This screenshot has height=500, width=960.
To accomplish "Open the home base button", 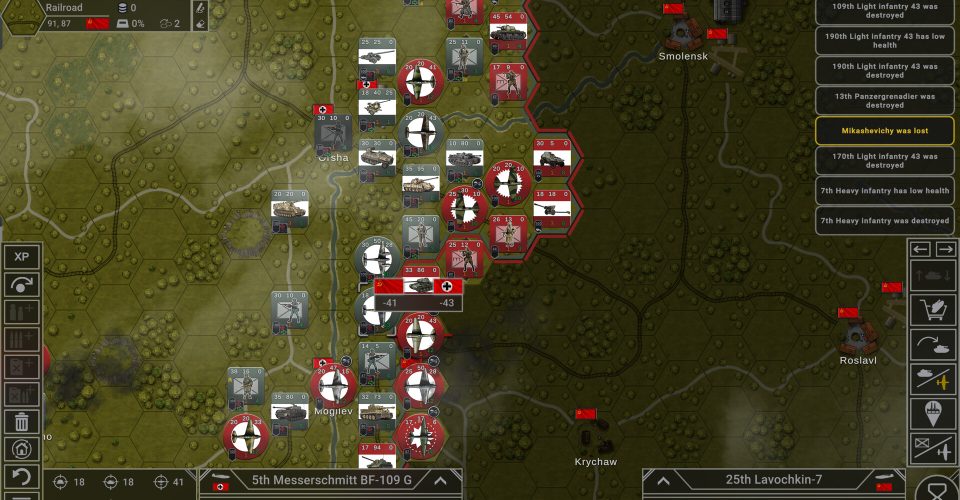I will [x=22, y=450].
